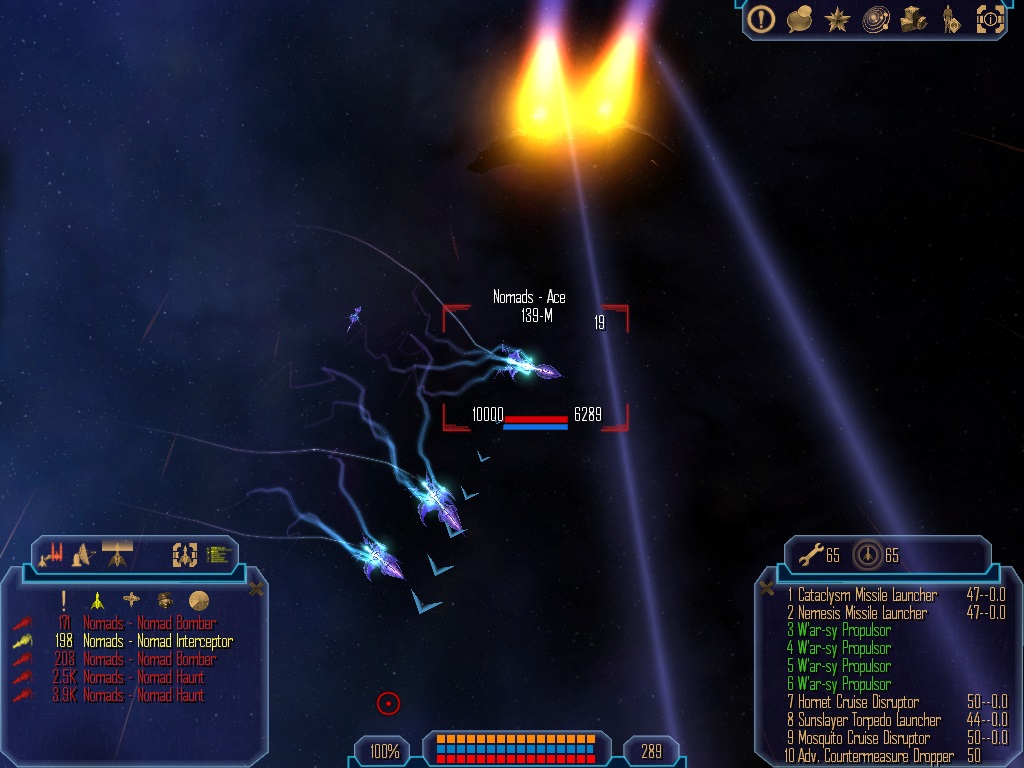1024x768 pixels.
Task: Open the pilot reputation icon
Action: [x=951, y=19]
